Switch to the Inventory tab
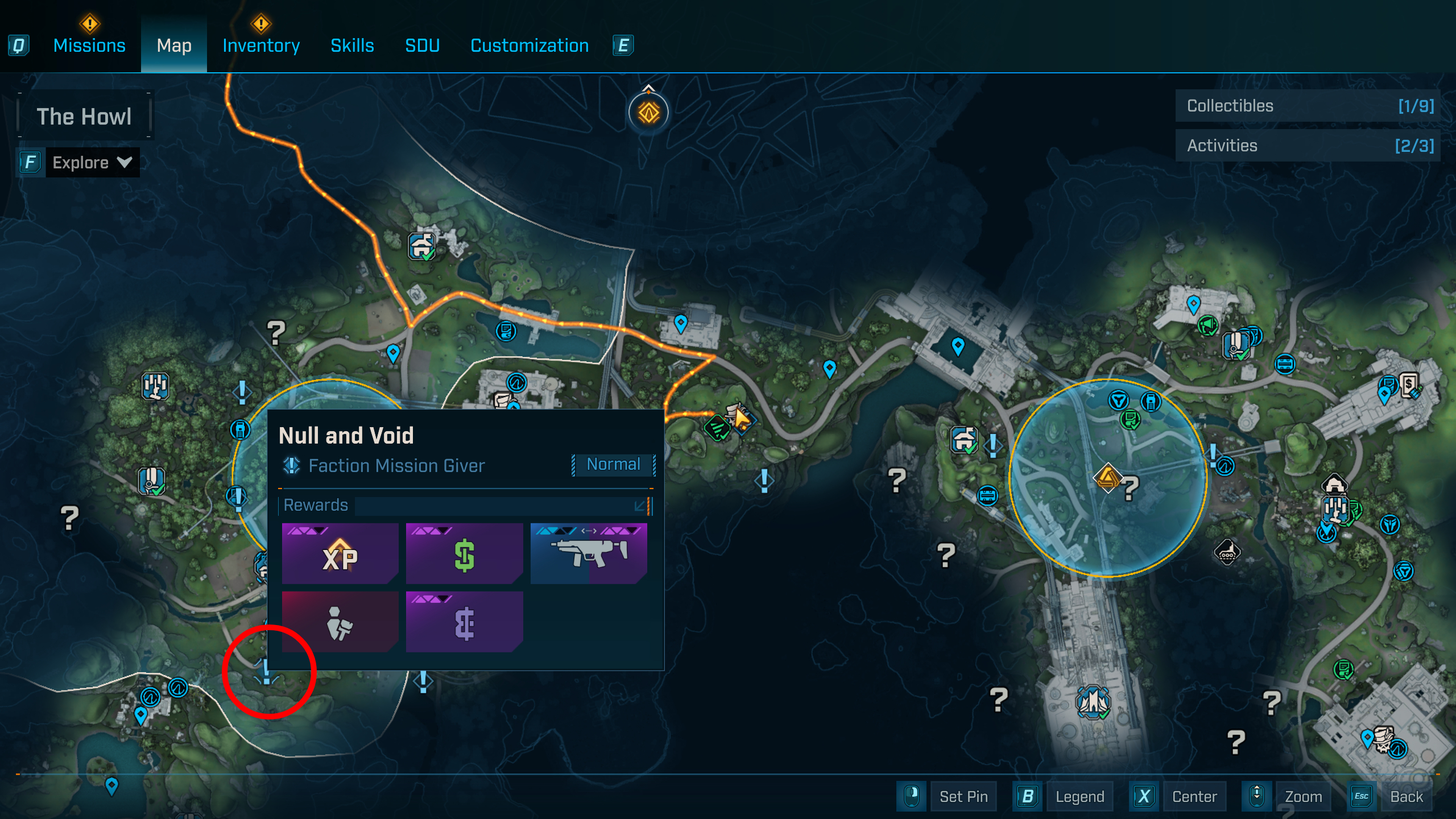 [261, 45]
